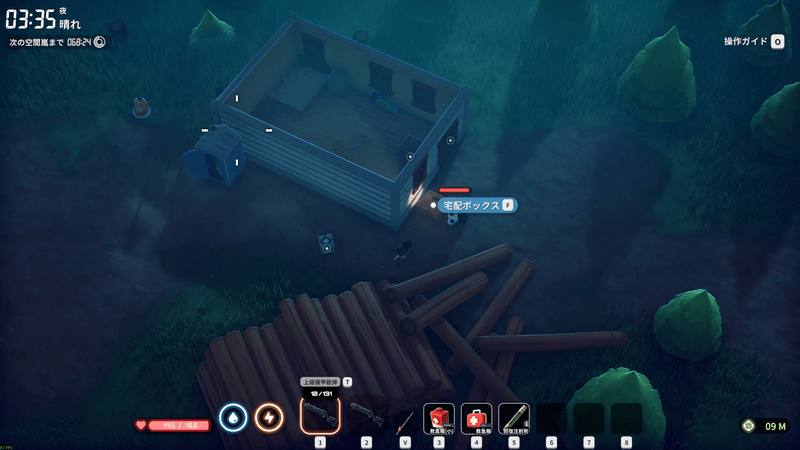The width and height of the screenshot is (800, 450).
Task: Select the primary rifle in slot 1
Action: [320, 415]
